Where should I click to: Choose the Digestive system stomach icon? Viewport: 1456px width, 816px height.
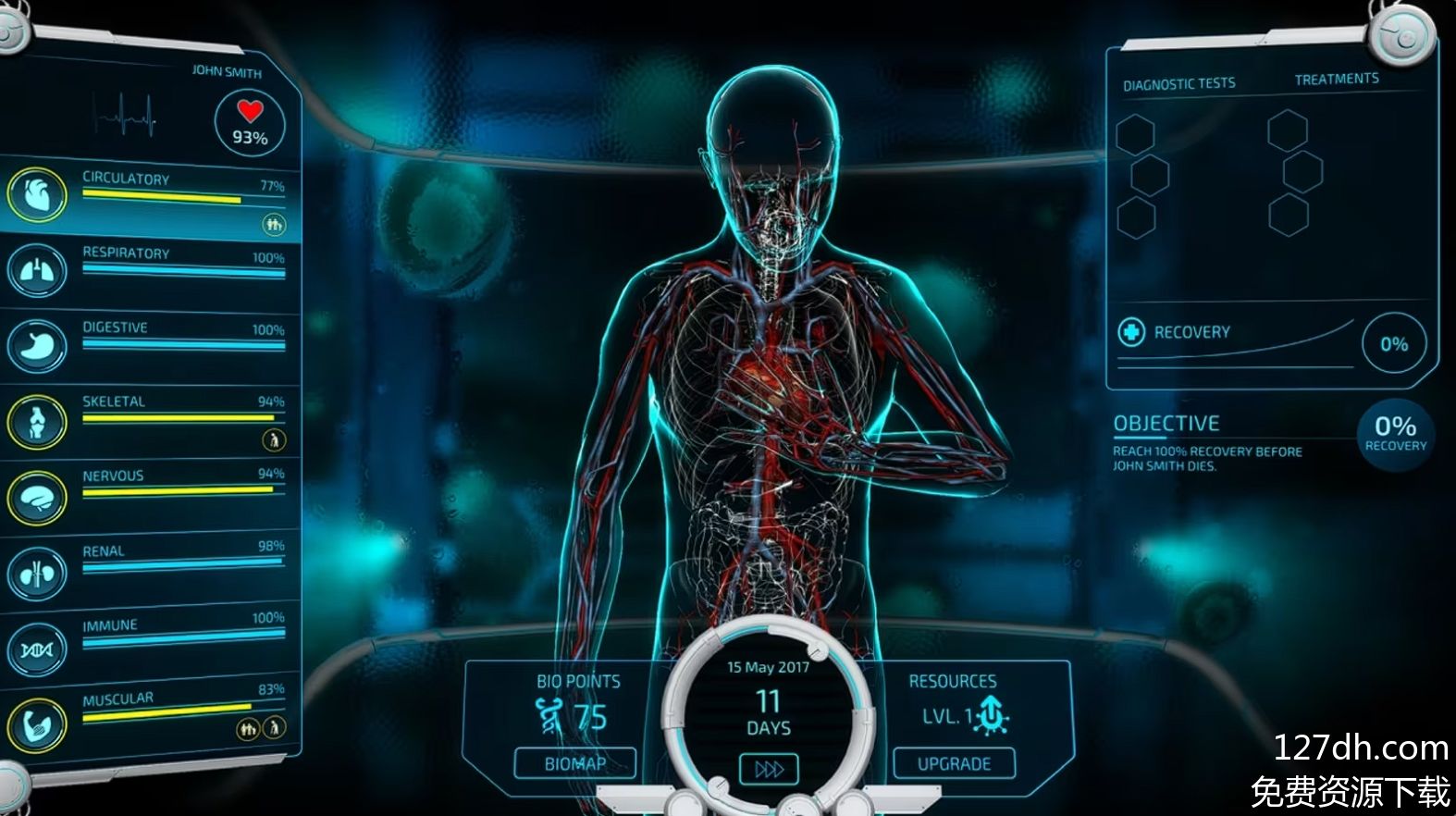pos(37,346)
